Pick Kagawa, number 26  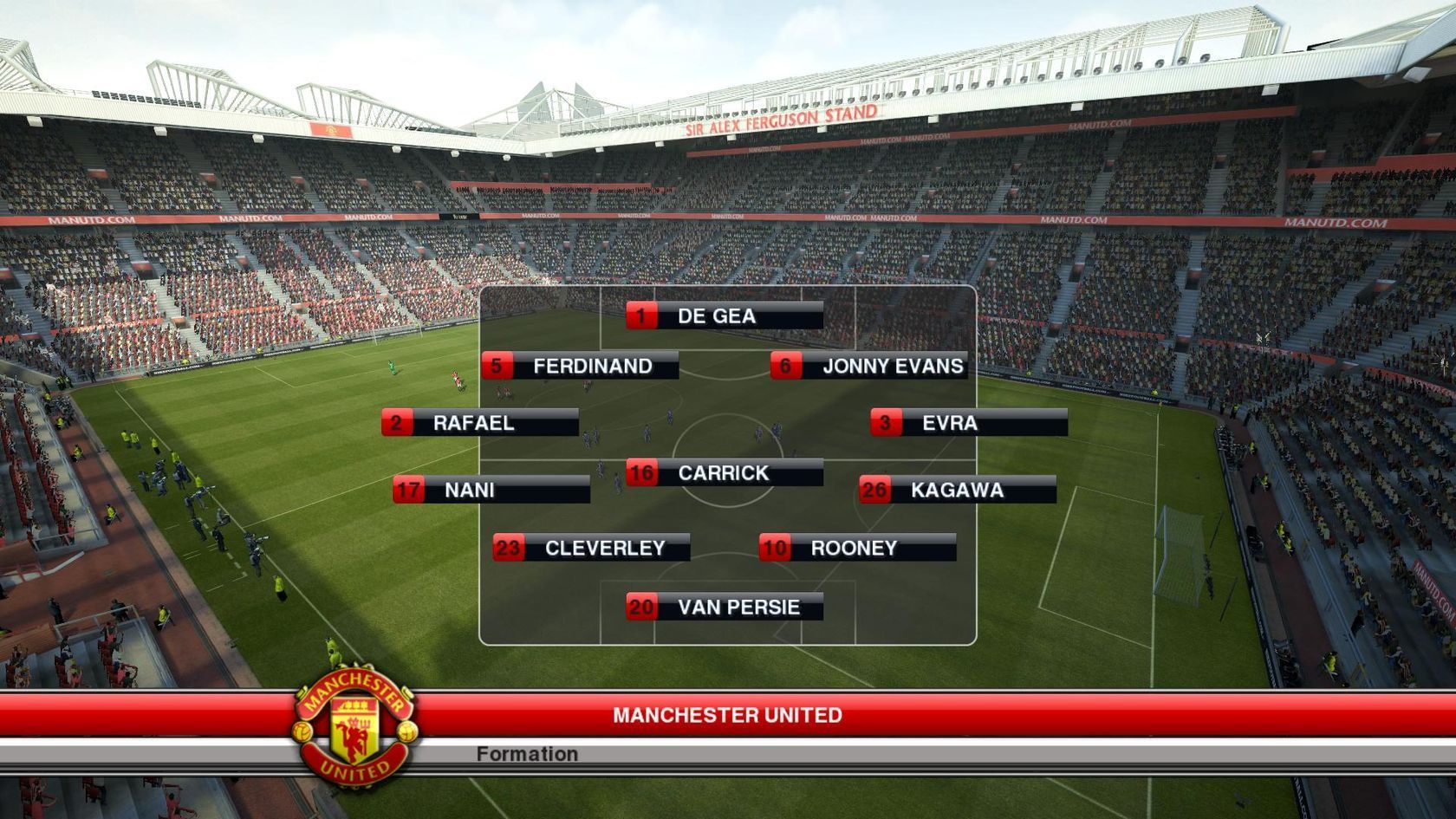(958, 491)
